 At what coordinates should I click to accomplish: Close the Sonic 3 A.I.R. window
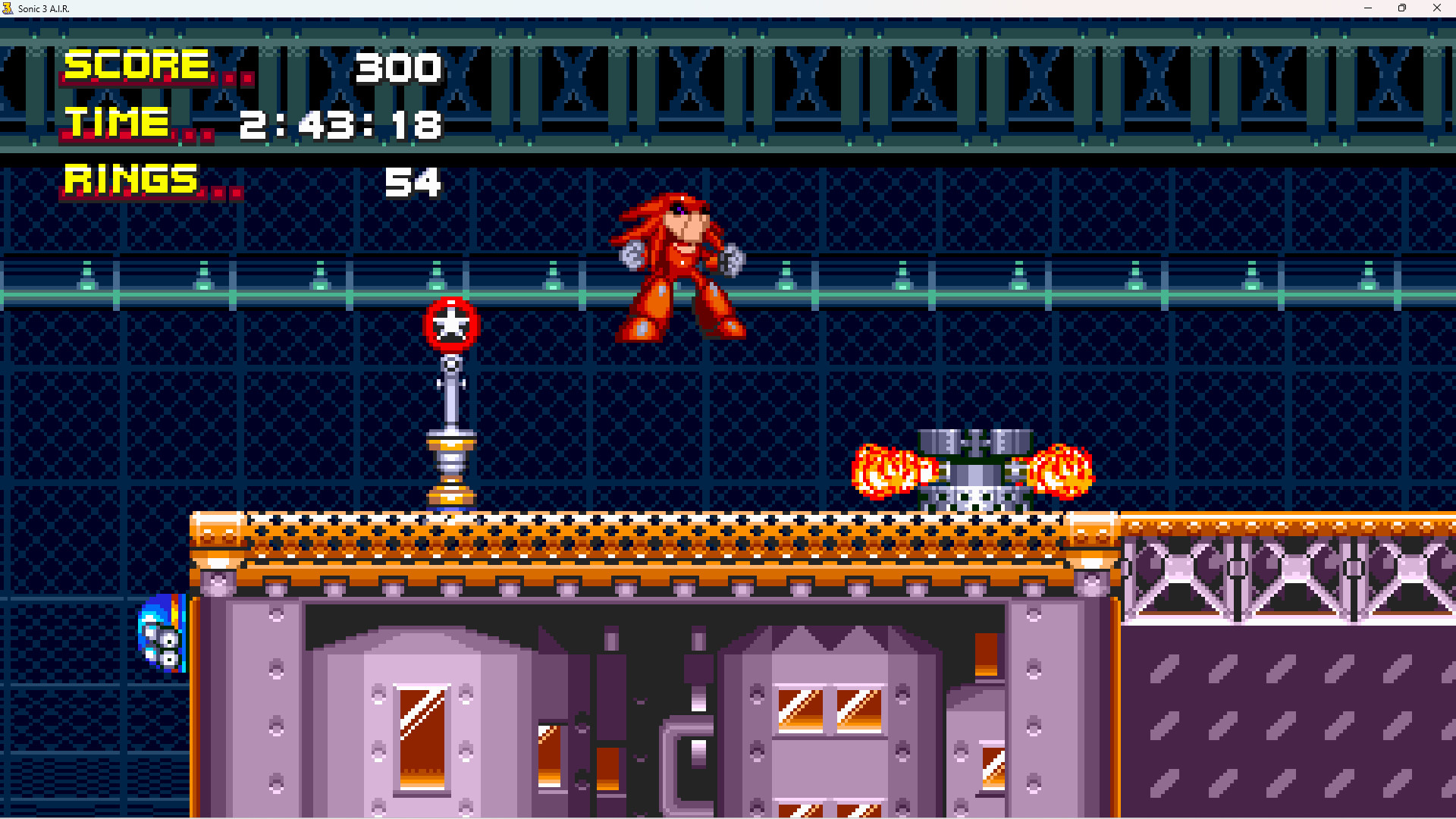coord(1437,8)
